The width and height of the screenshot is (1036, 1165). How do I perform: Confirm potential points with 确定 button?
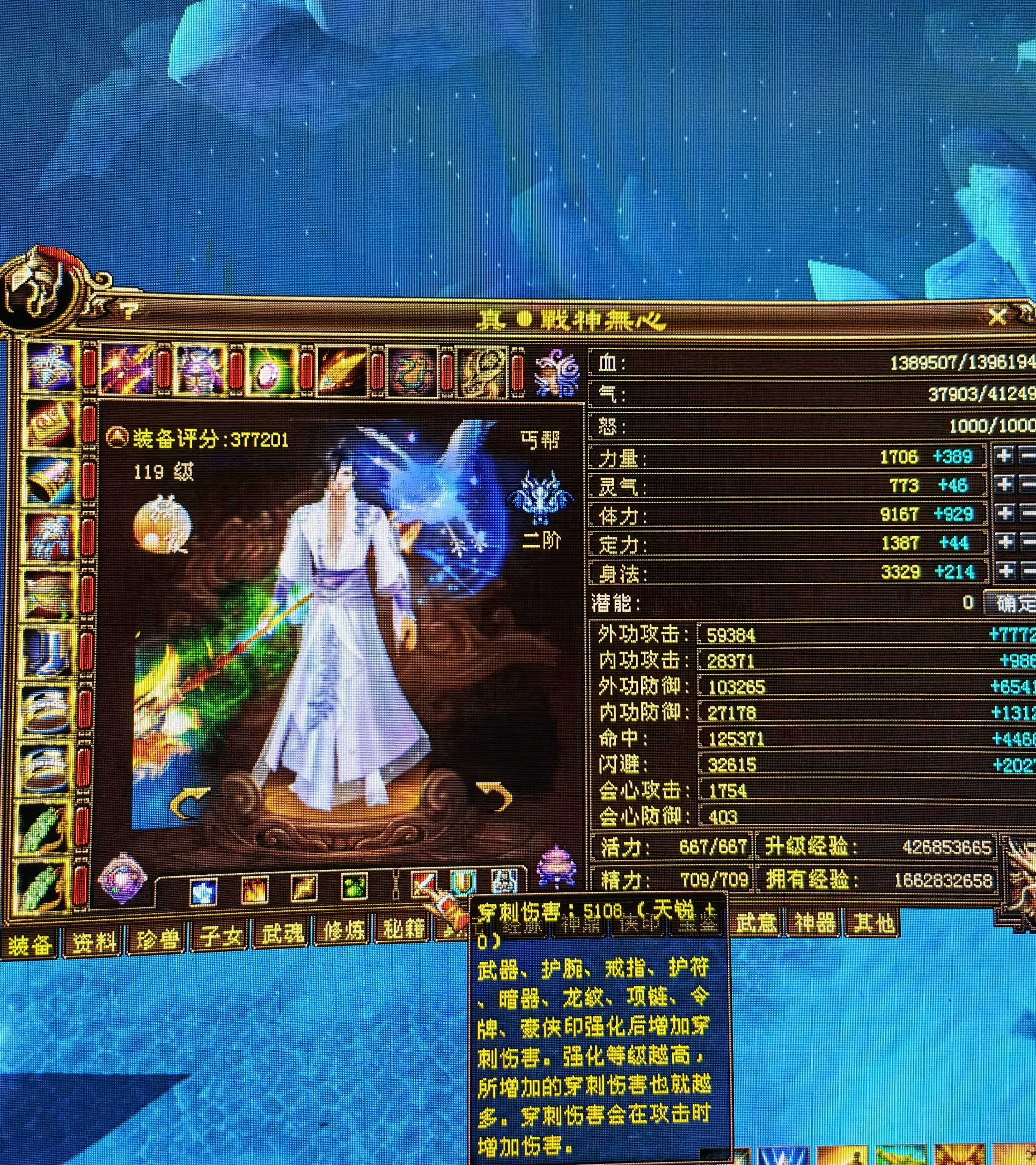(x=1013, y=603)
